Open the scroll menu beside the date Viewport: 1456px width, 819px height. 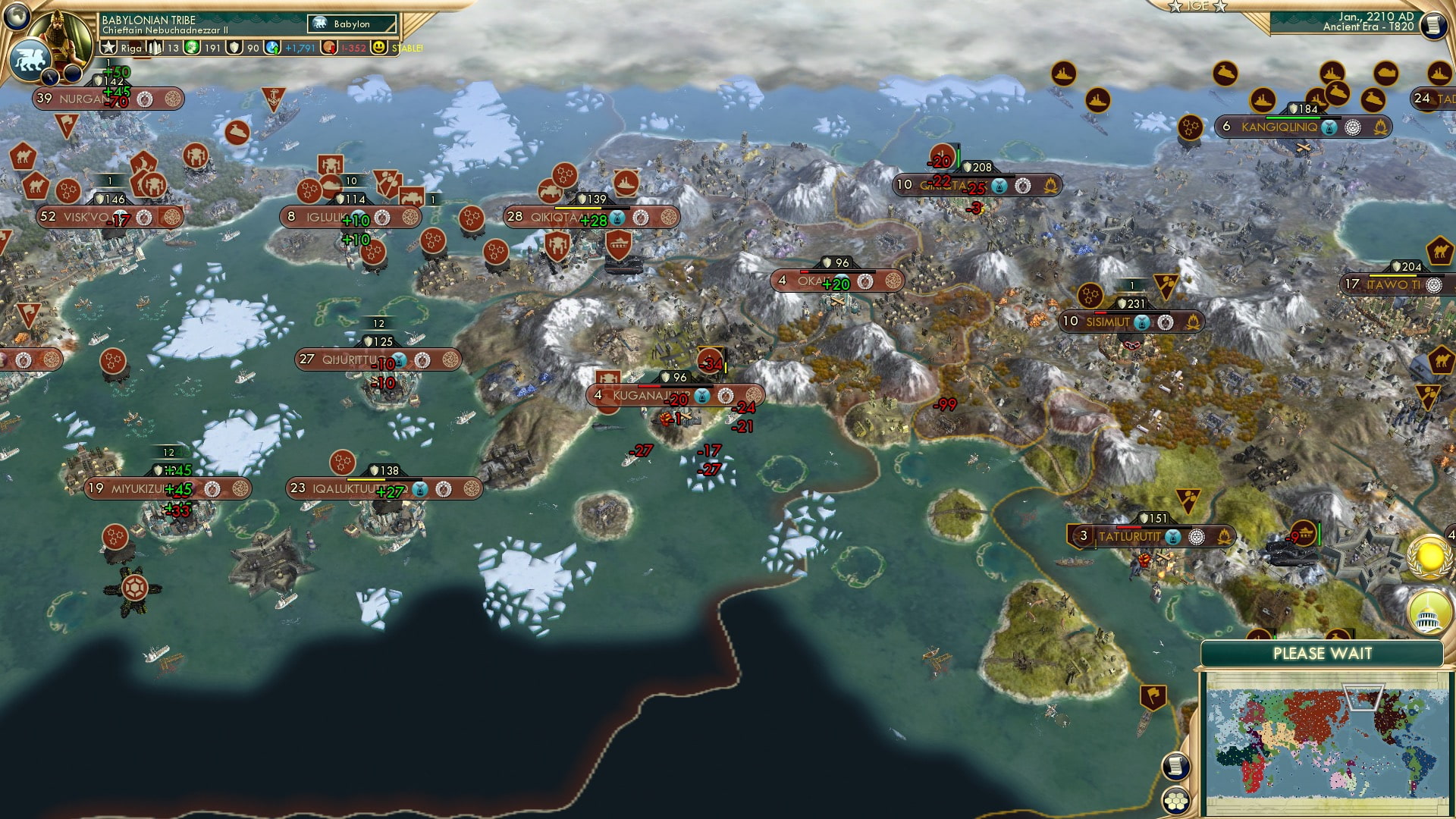(1432, 25)
